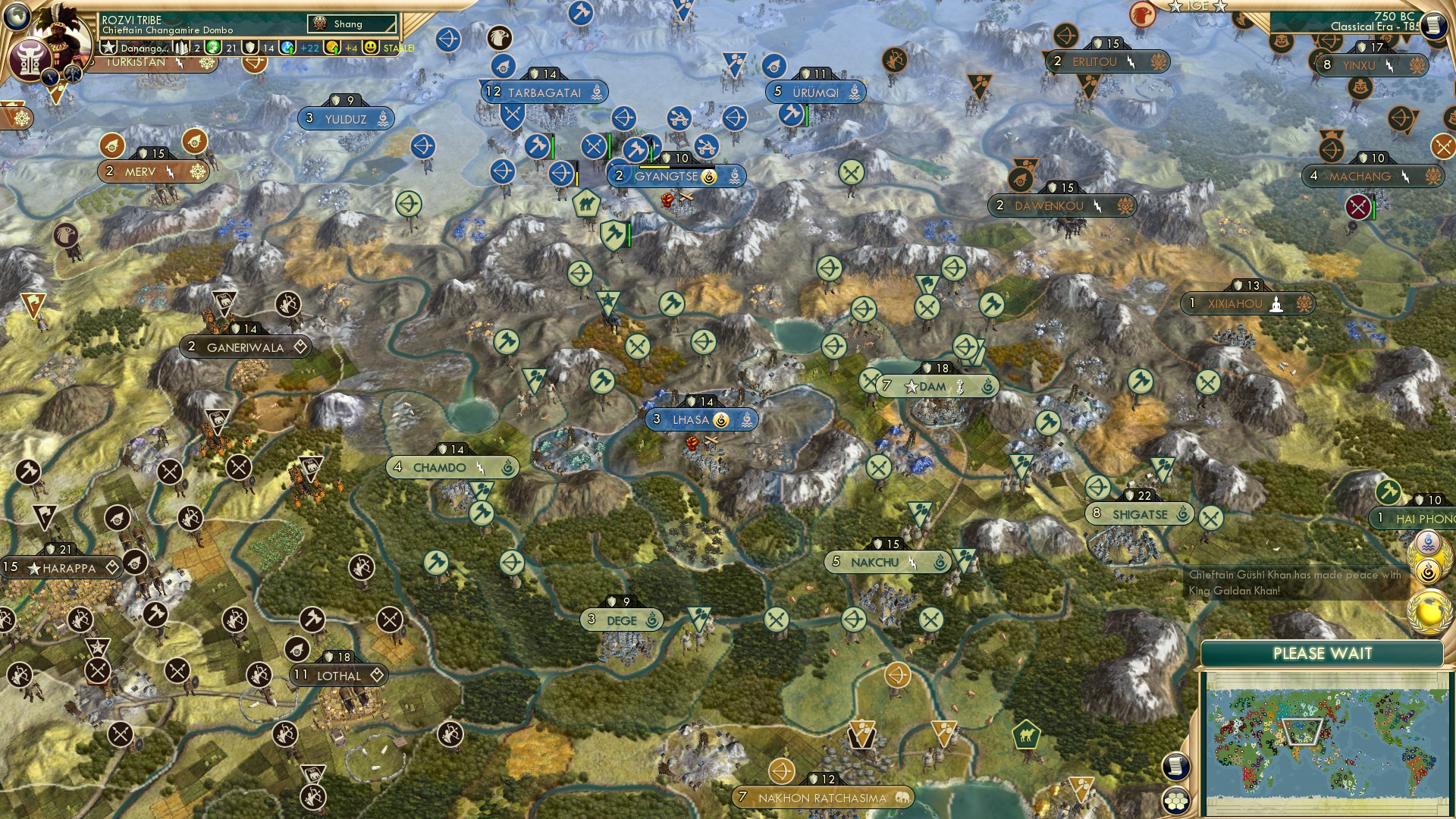
Task: Click the STABLE happiness smiley indicator
Action: click(372, 49)
